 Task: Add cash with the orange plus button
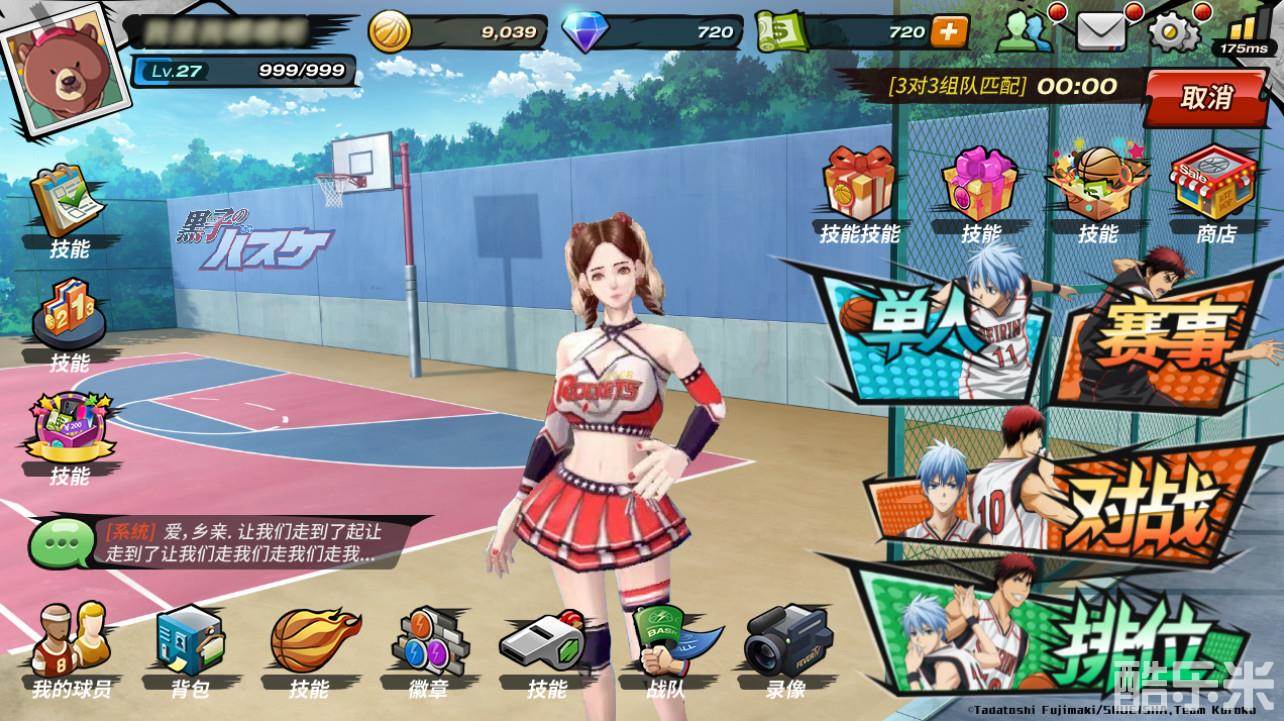tap(950, 32)
